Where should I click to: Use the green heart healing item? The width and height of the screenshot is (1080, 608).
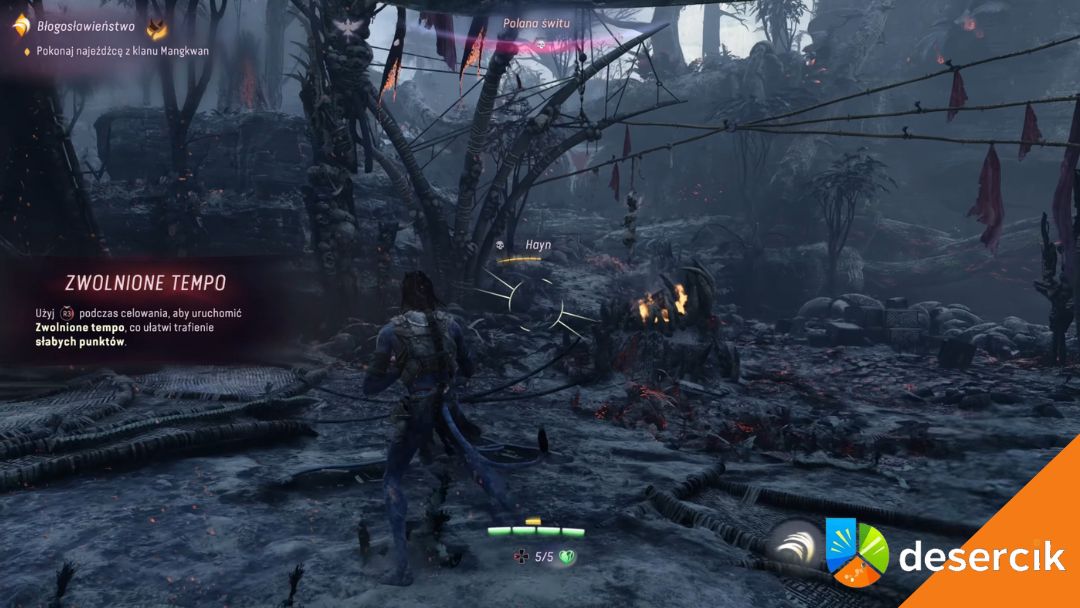(x=568, y=557)
